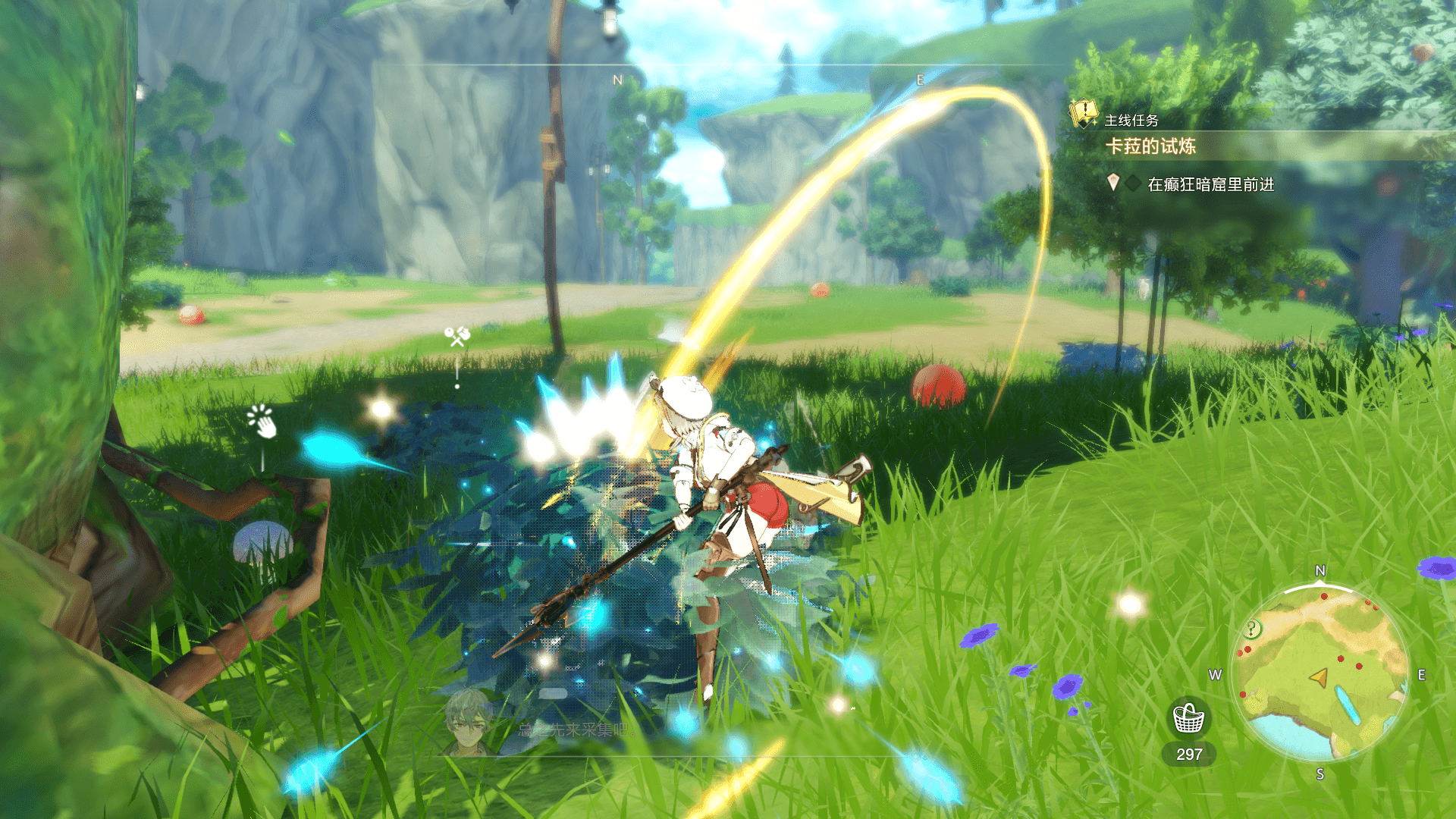Screen dimensions: 1456x819
Task: Open the gathering basket icon
Action: coord(1188,717)
